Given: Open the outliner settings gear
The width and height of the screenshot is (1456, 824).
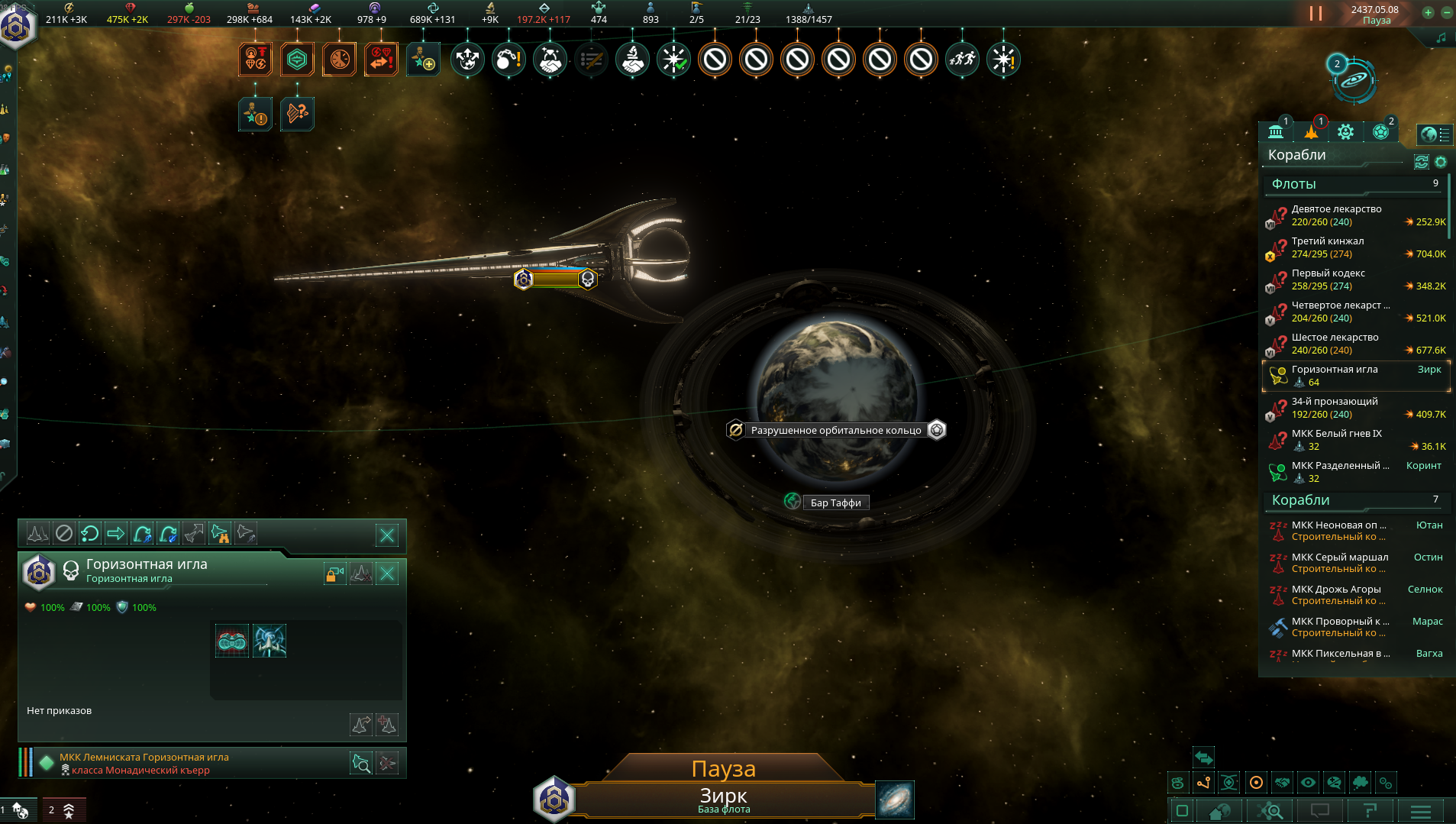Looking at the screenshot, I should [1441, 162].
